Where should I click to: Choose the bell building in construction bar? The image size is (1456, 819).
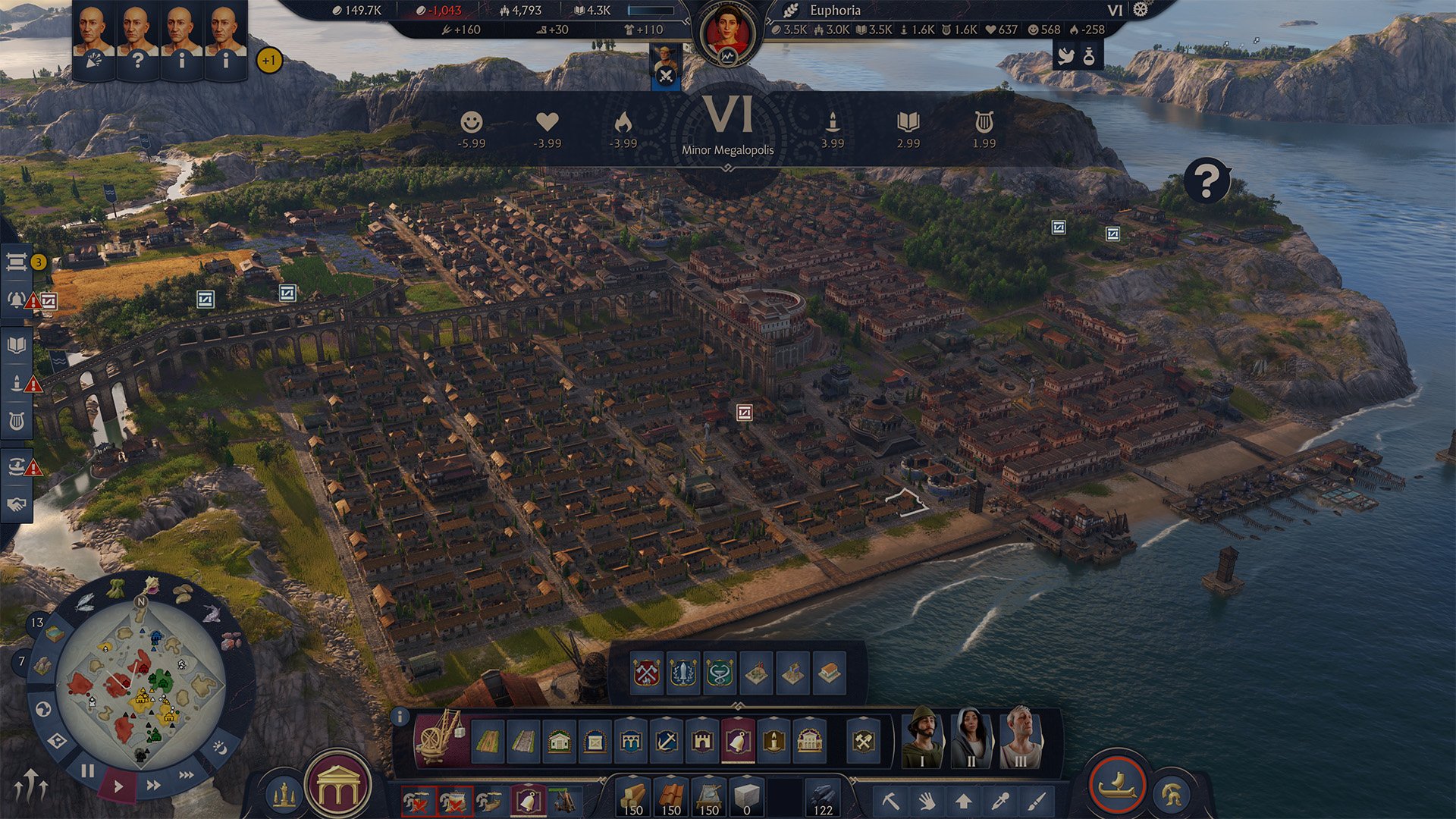(x=738, y=740)
